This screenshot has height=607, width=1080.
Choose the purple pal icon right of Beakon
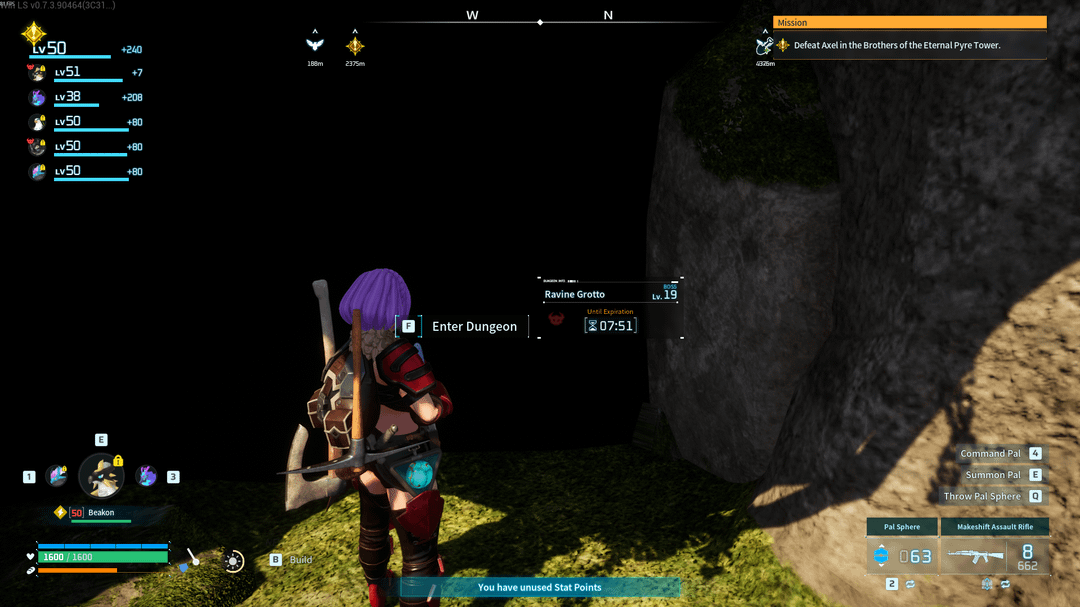(x=146, y=476)
